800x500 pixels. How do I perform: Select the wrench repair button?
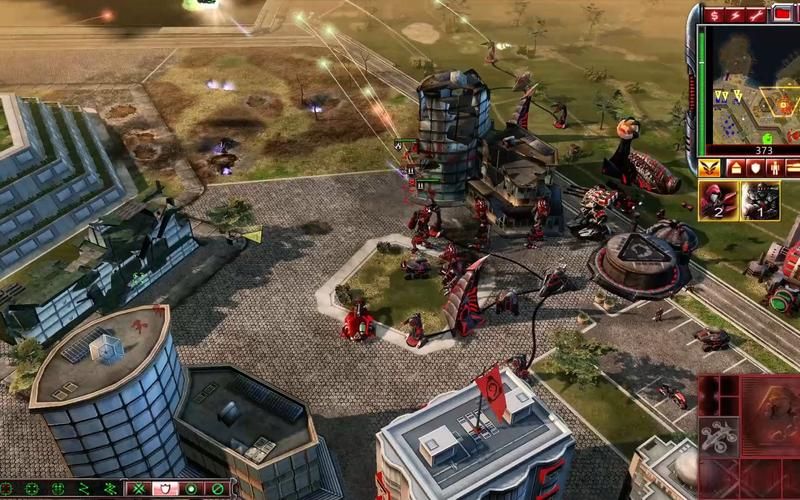click(756, 14)
